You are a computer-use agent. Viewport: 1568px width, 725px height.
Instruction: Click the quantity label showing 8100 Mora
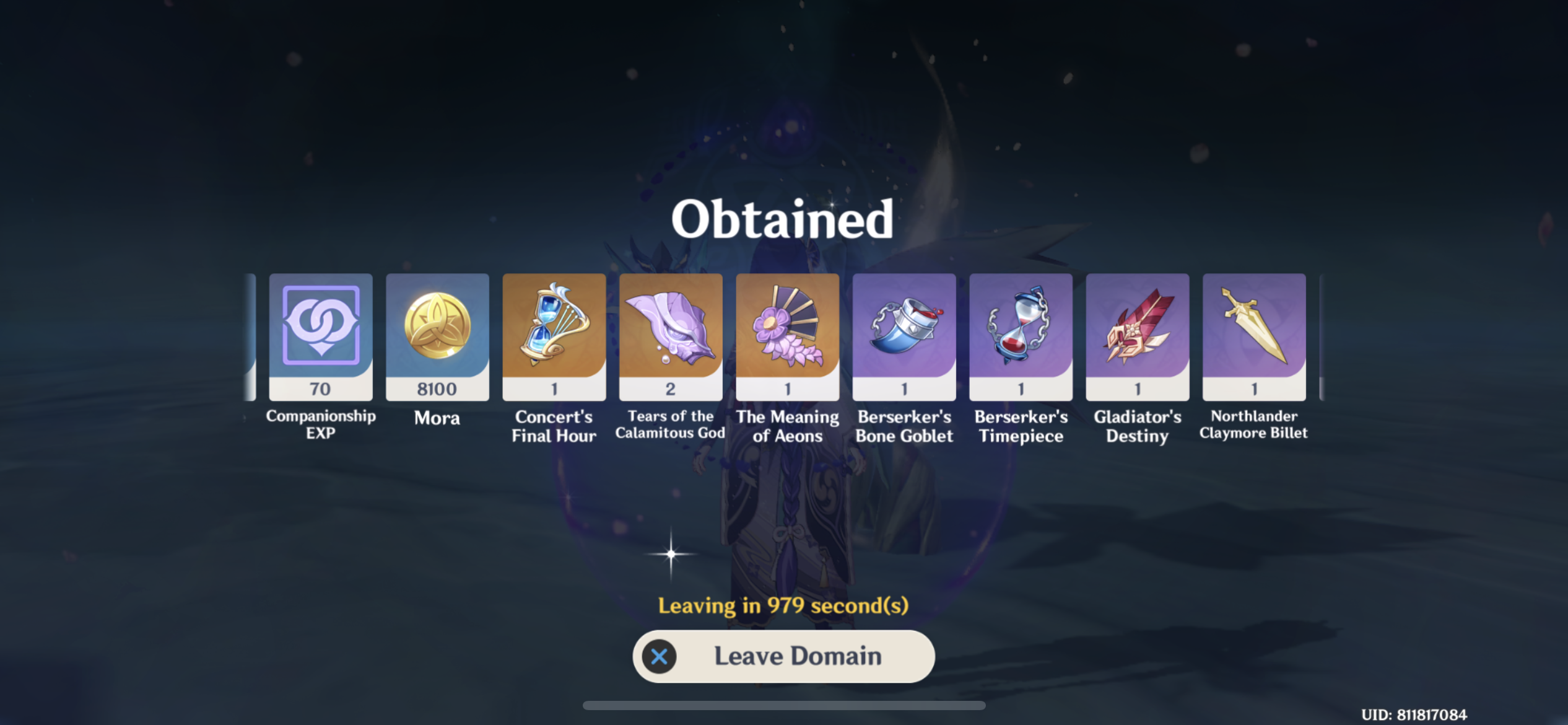point(437,388)
